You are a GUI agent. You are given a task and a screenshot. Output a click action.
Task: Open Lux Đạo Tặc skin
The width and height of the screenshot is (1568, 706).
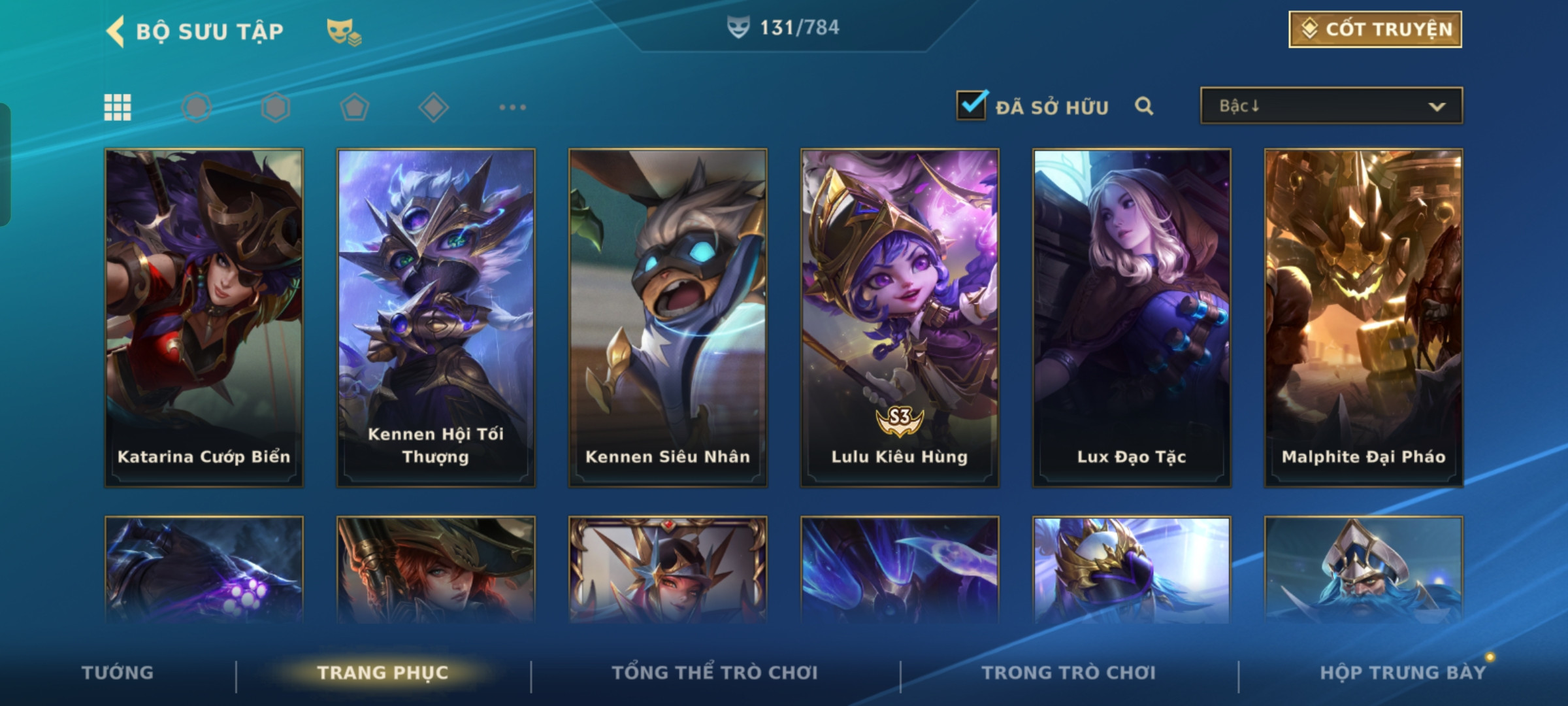point(1132,318)
